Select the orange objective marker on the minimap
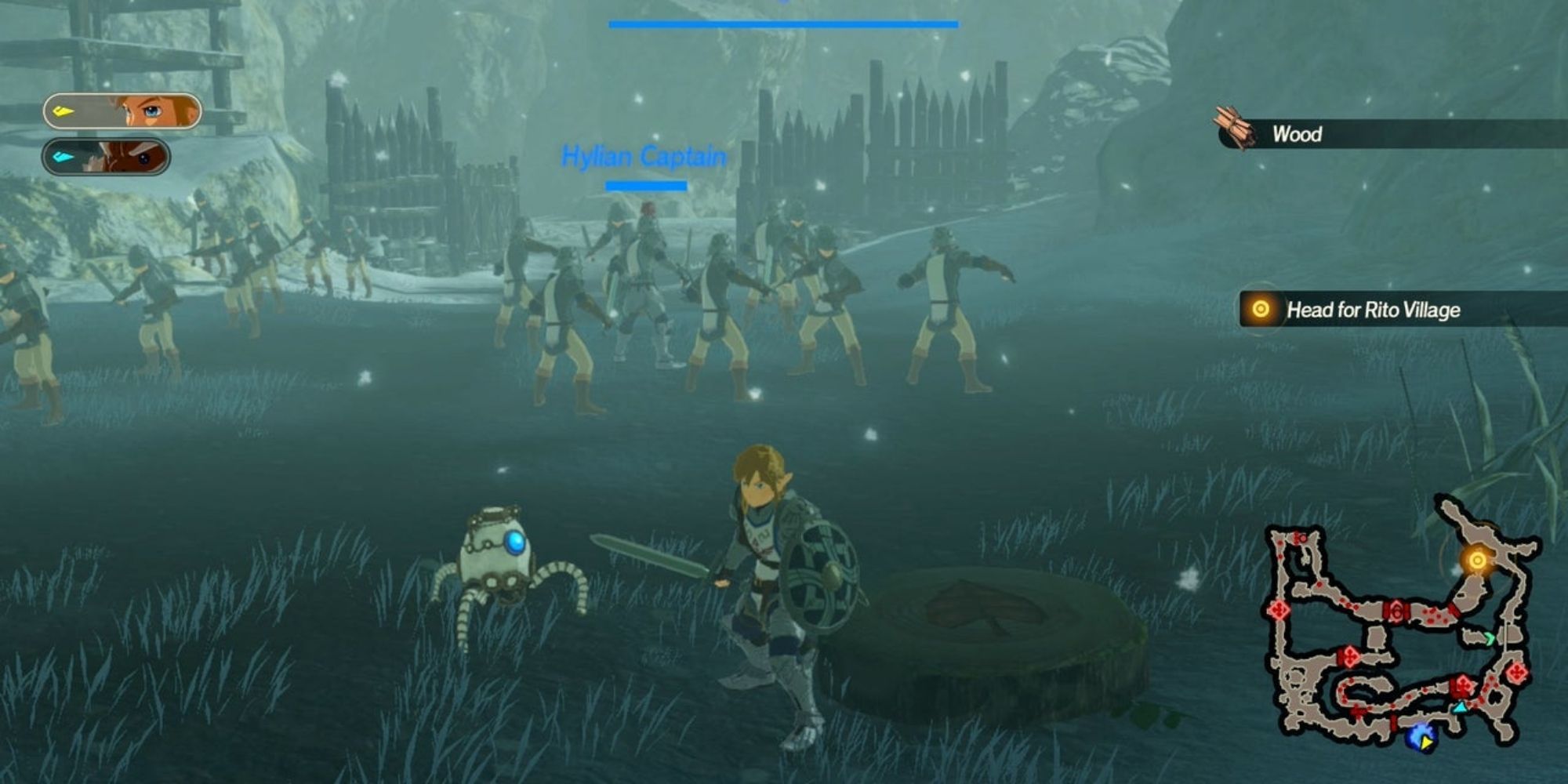 coord(1477,561)
